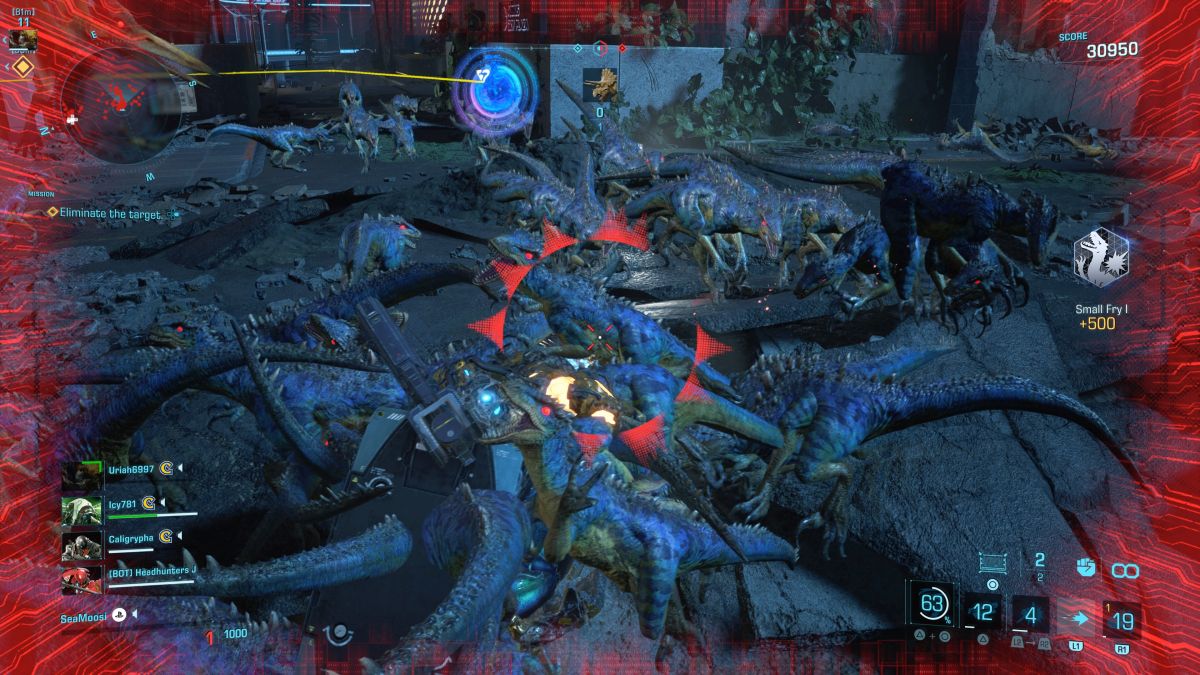
Task: Click the yellow diamond marker beside the minimap
Action: tap(23, 67)
